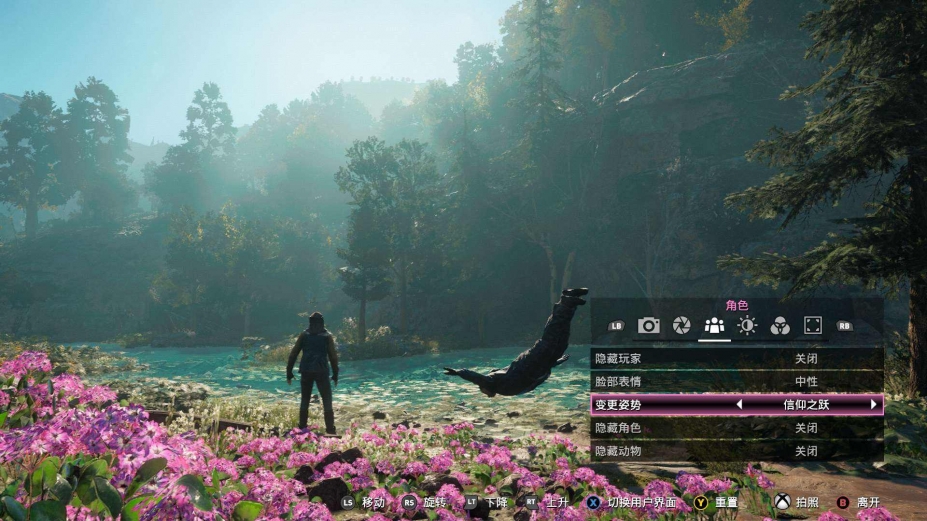This screenshot has height=521, width=927.
Task: Select the frame border tab icon
Action: pyautogui.click(x=813, y=325)
